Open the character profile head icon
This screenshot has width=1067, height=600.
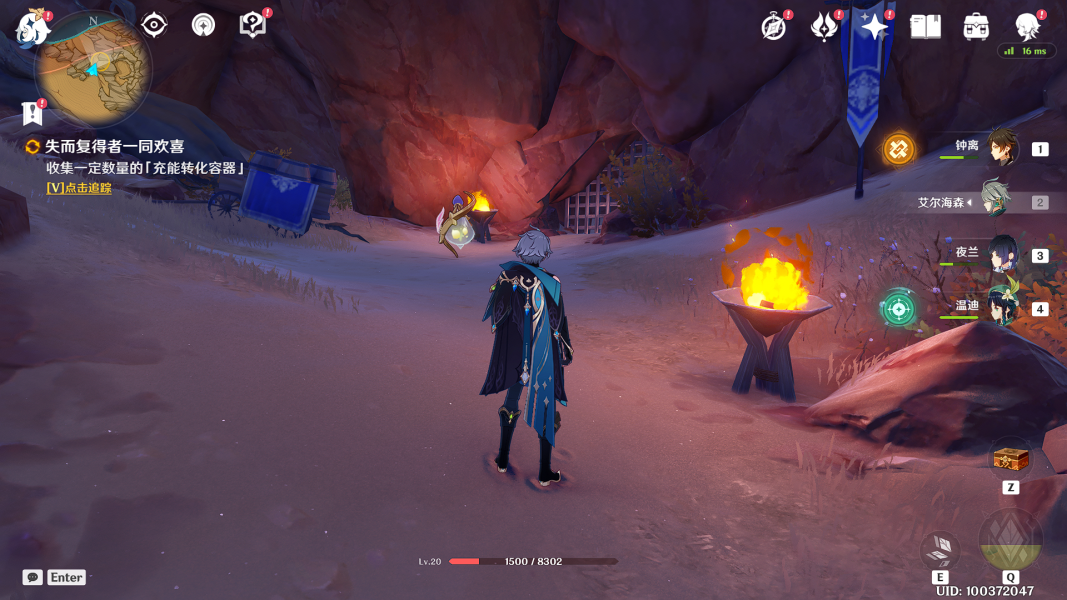tap(1027, 26)
